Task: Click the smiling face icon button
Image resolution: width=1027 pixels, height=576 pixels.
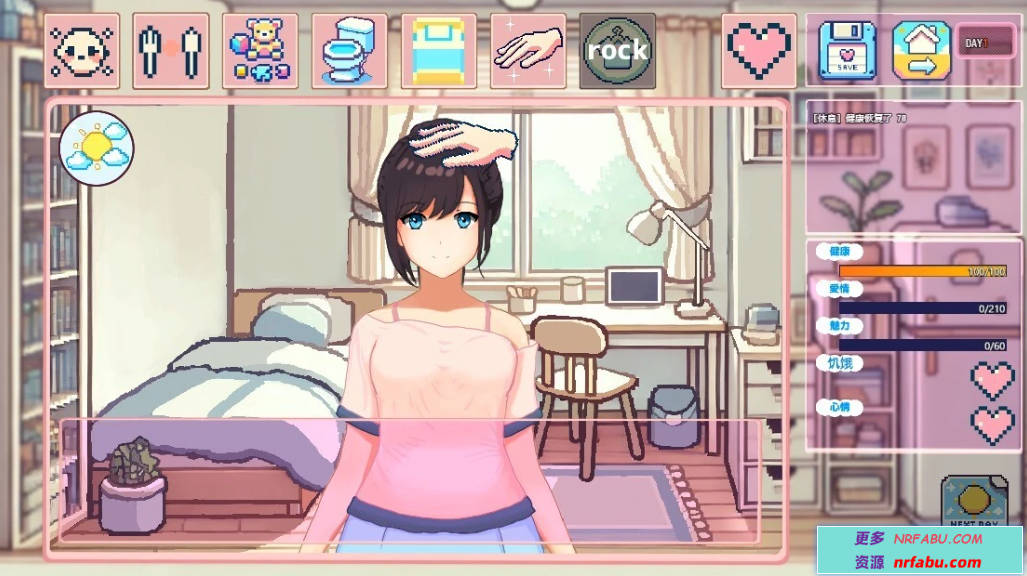Action: [81, 50]
